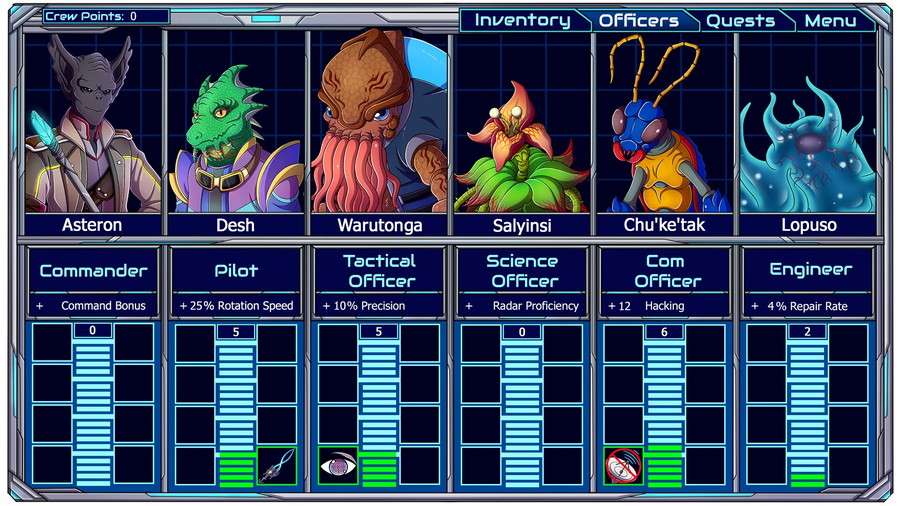Select Warutonga's portrait
The width and height of the screenshot is (900, 506).
click(x=379, y=124)
